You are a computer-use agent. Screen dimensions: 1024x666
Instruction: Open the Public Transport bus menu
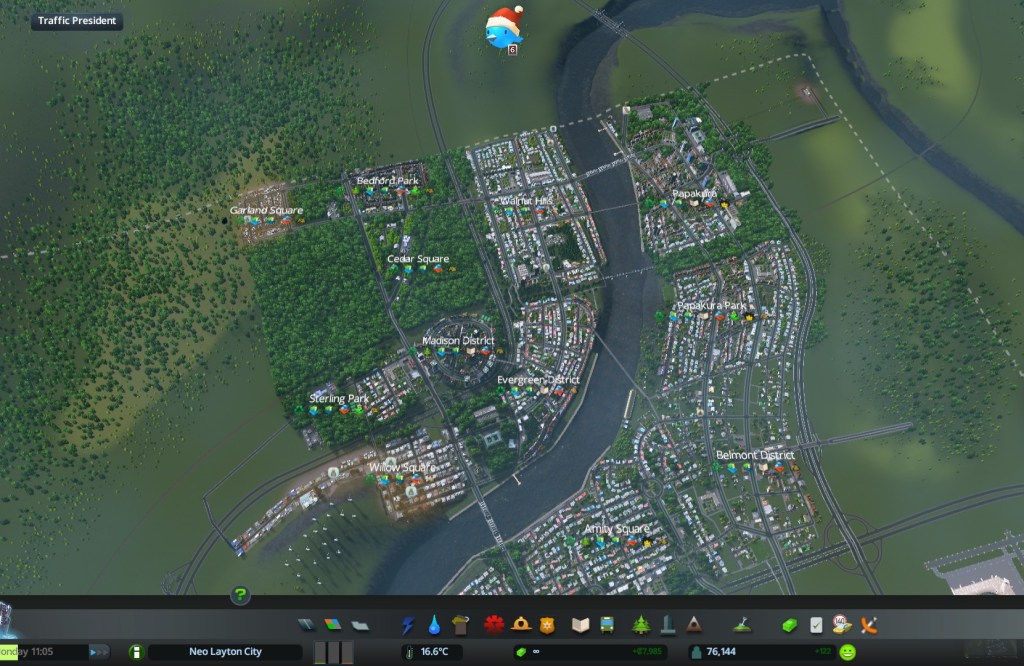(x=606, y=625)
